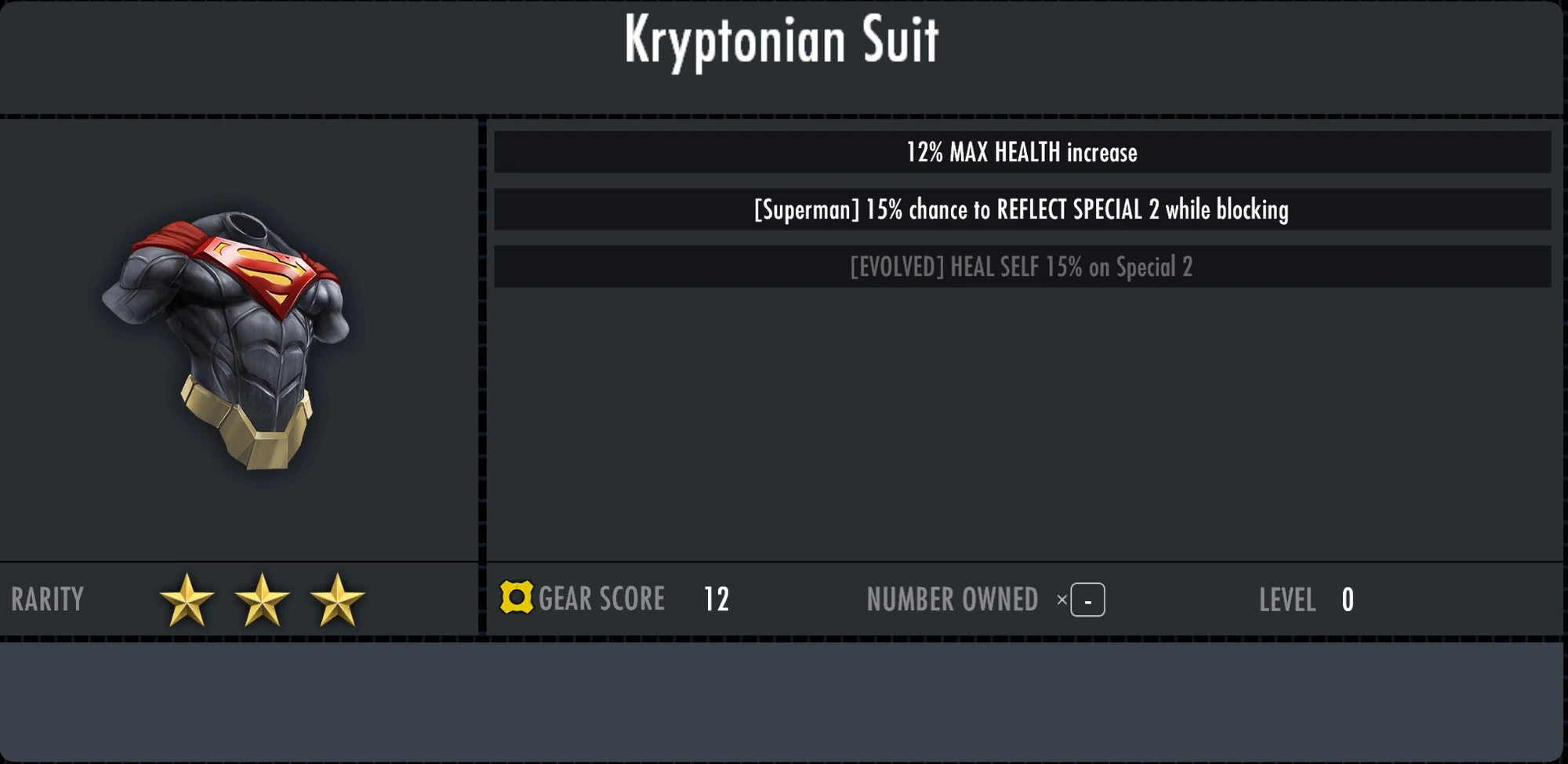Image resolution: width=1568 pixels, height=764 pixels.
Task: Open the RARITY section label
Action: tap(46, 599)
